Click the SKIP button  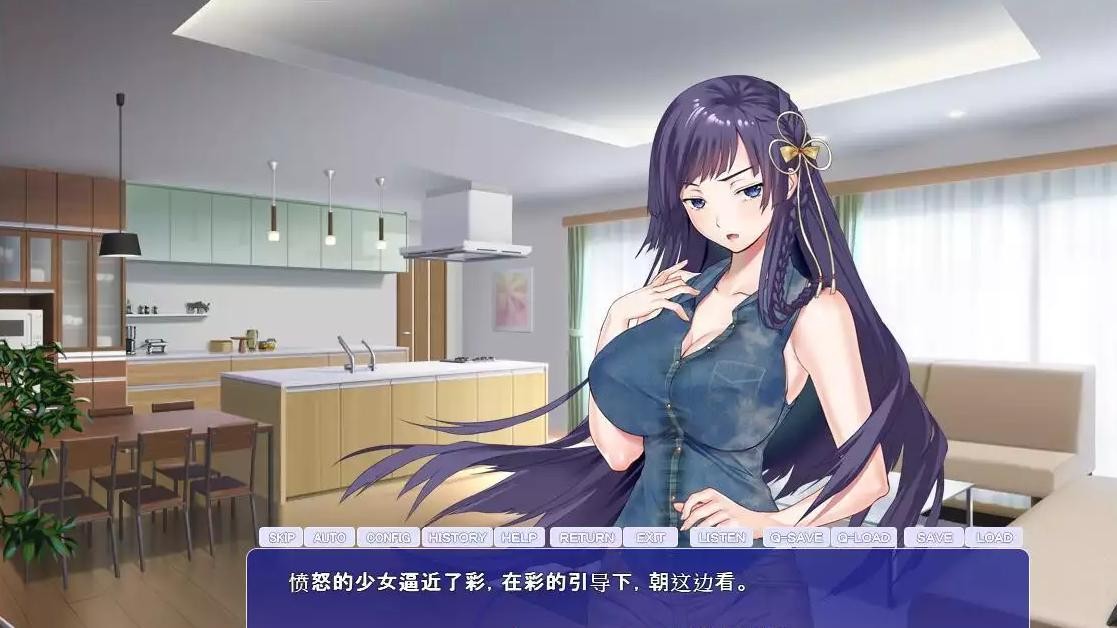[x=281, y=537]
